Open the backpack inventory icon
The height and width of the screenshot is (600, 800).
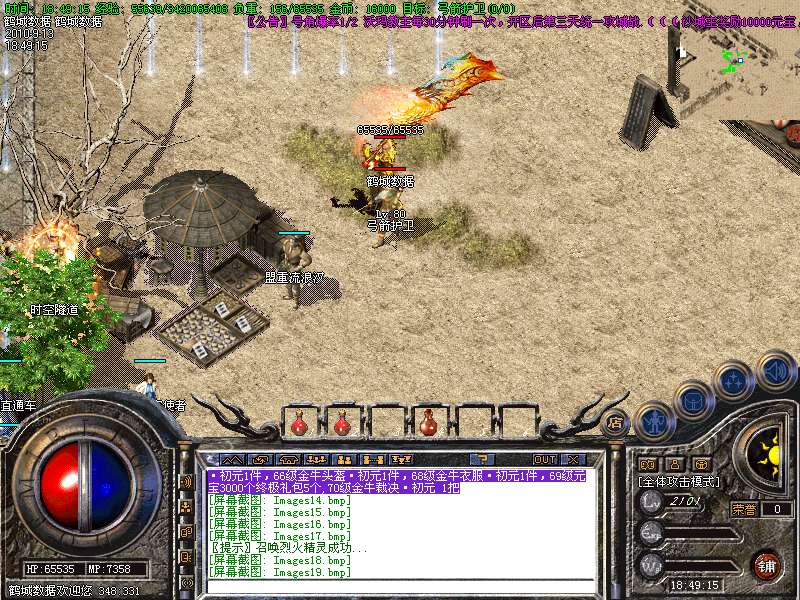pyautogui.click(x=692, y=401)
